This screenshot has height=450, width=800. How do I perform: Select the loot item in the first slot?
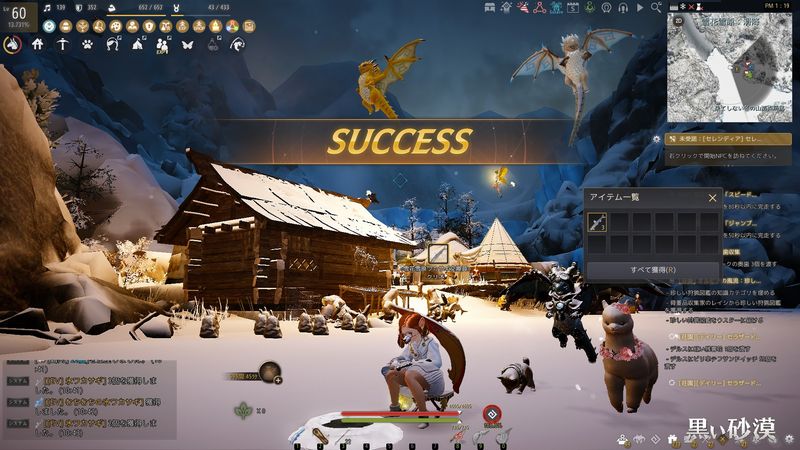[597, 222]
